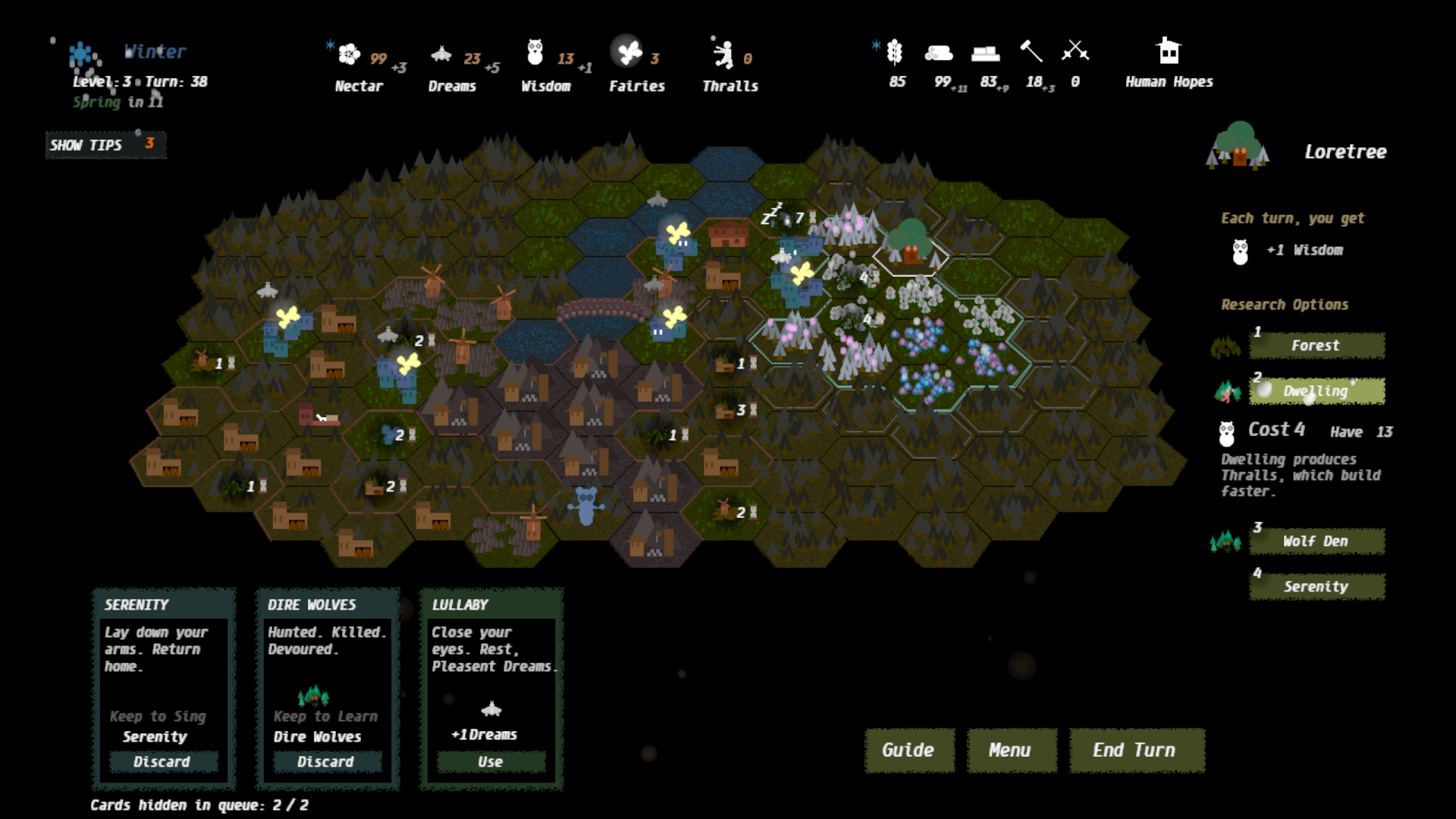Screen dimensions: 1456x819
Task: Select the Thralls resource icon
Action: click(x=723, y=54)
